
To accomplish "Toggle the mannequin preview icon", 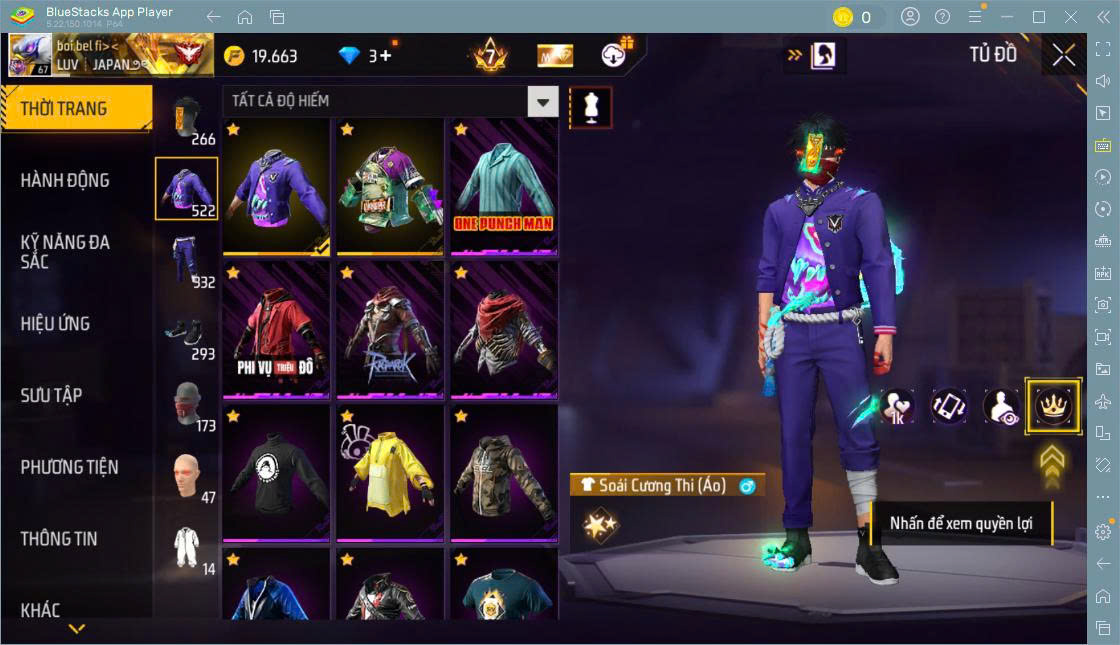I will click(590, 107).
